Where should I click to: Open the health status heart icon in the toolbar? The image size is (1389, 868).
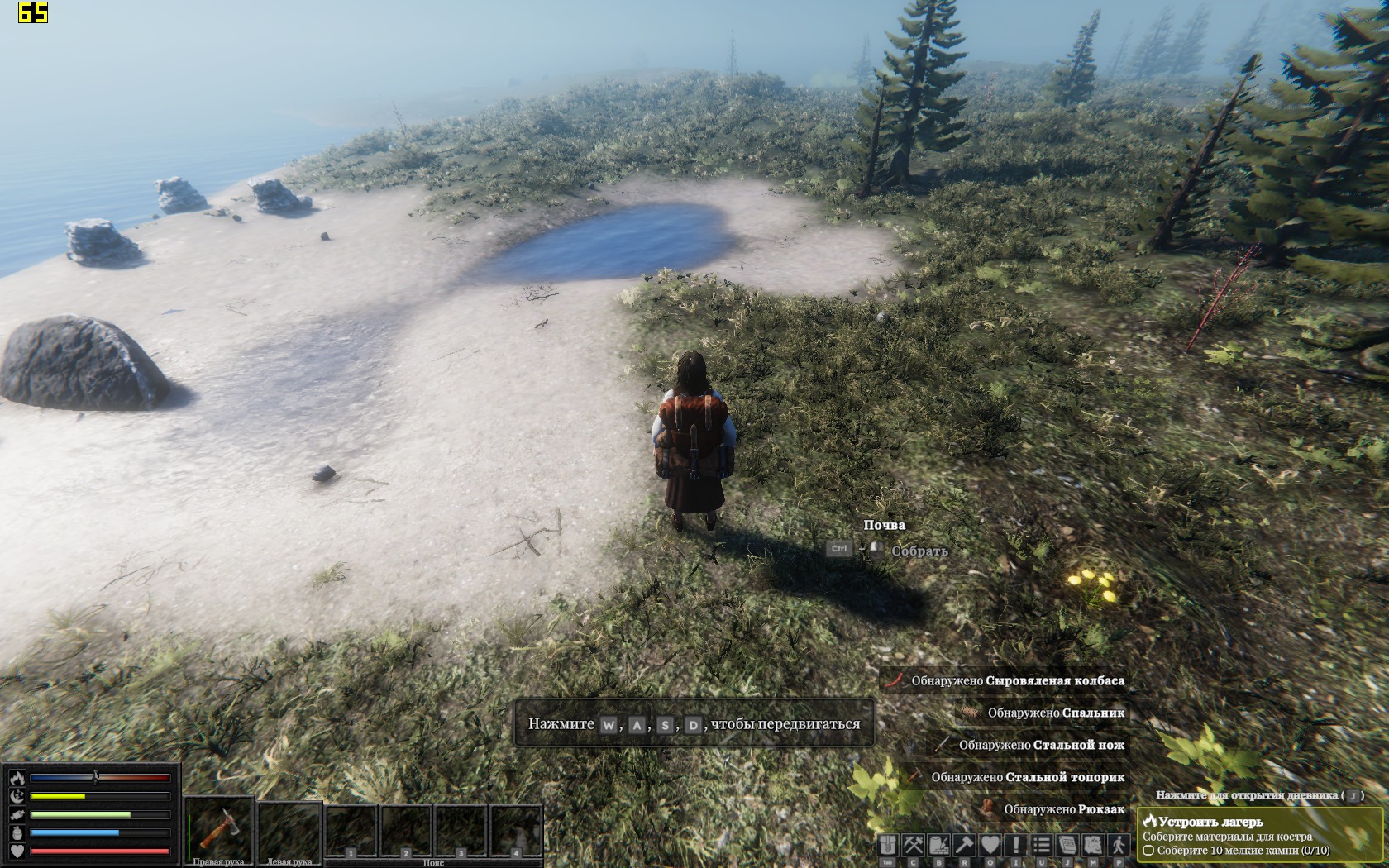tap(990, 845)
